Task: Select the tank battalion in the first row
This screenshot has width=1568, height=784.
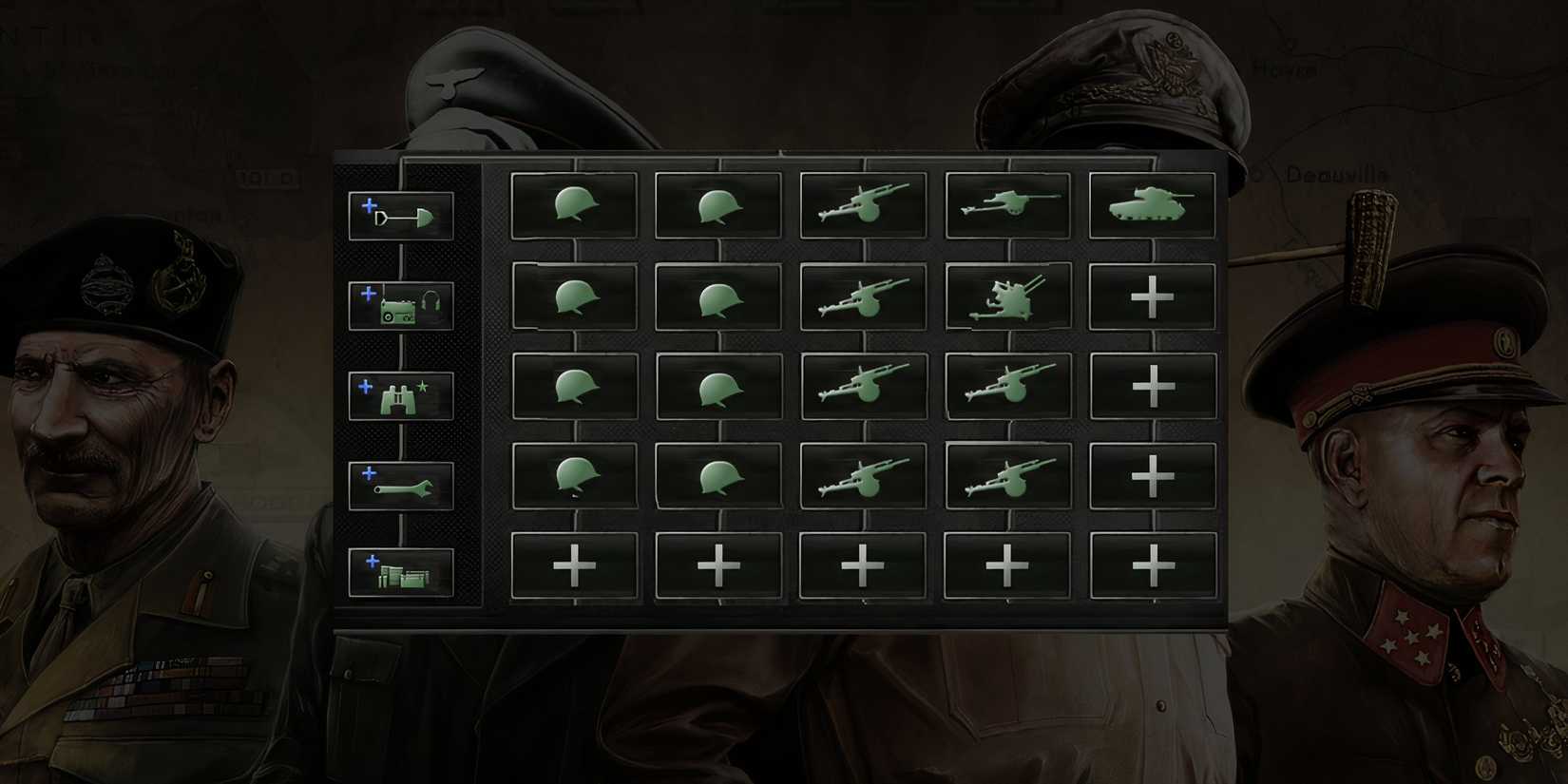Action: pyautogui.click(x=1153, y=204)
